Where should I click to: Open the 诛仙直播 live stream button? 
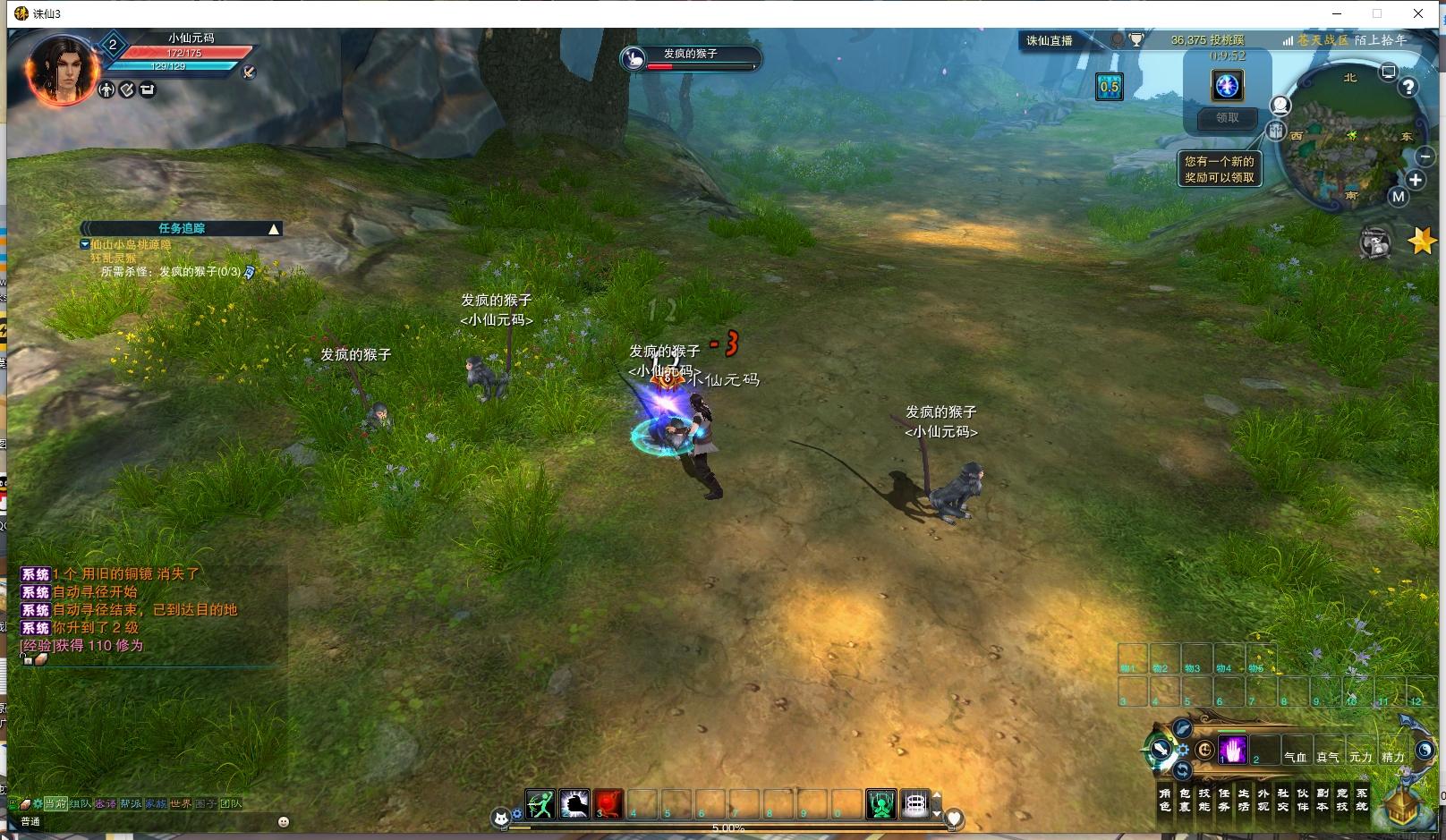1049,40
